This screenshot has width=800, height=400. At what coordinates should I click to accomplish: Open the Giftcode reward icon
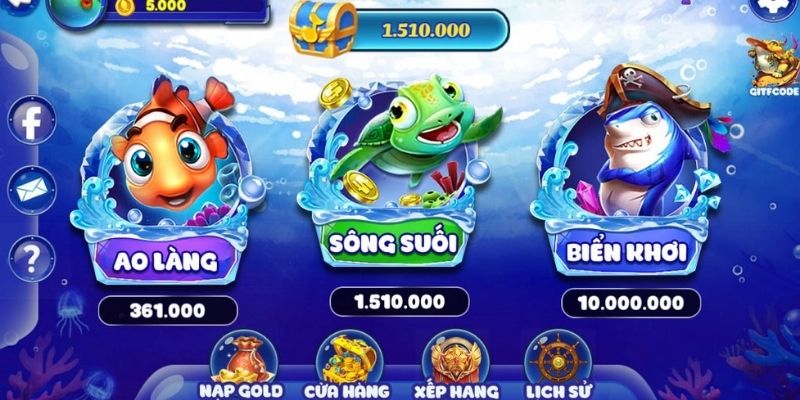[771, 65]
